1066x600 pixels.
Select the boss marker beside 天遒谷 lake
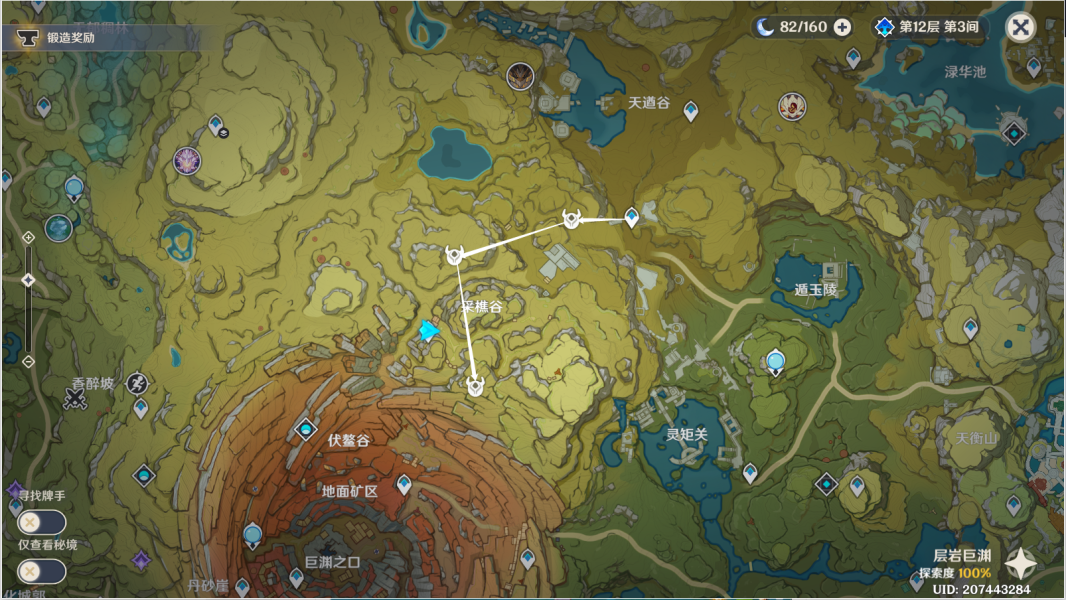pyautogui.click(x=520, y=77)
